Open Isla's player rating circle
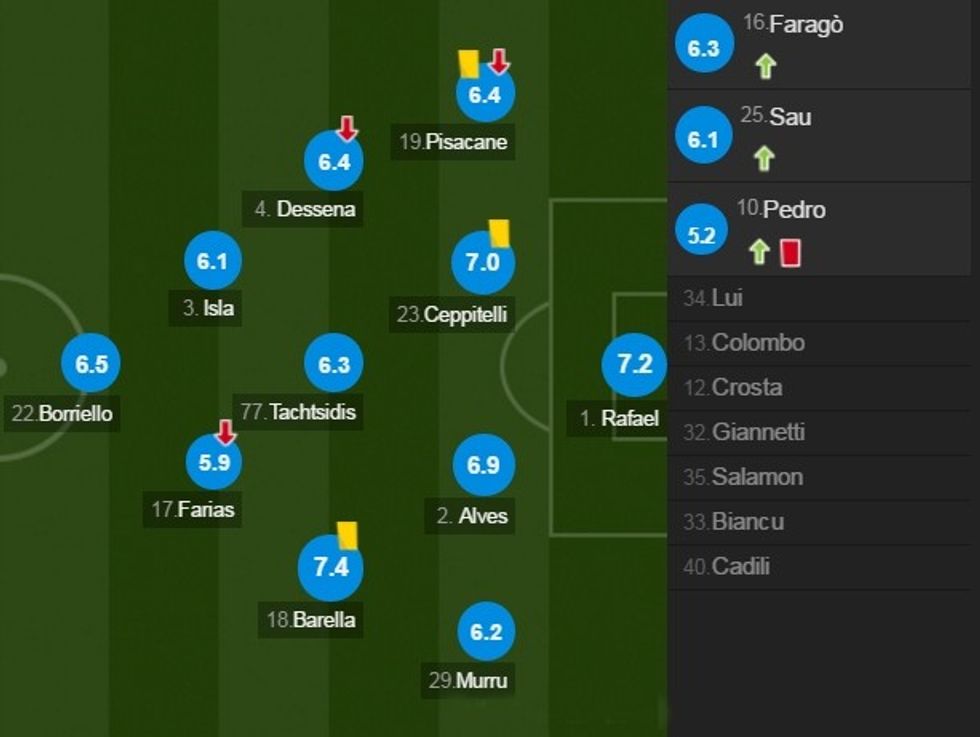Viewport: 980px width, 737px height. coord(213,262)
